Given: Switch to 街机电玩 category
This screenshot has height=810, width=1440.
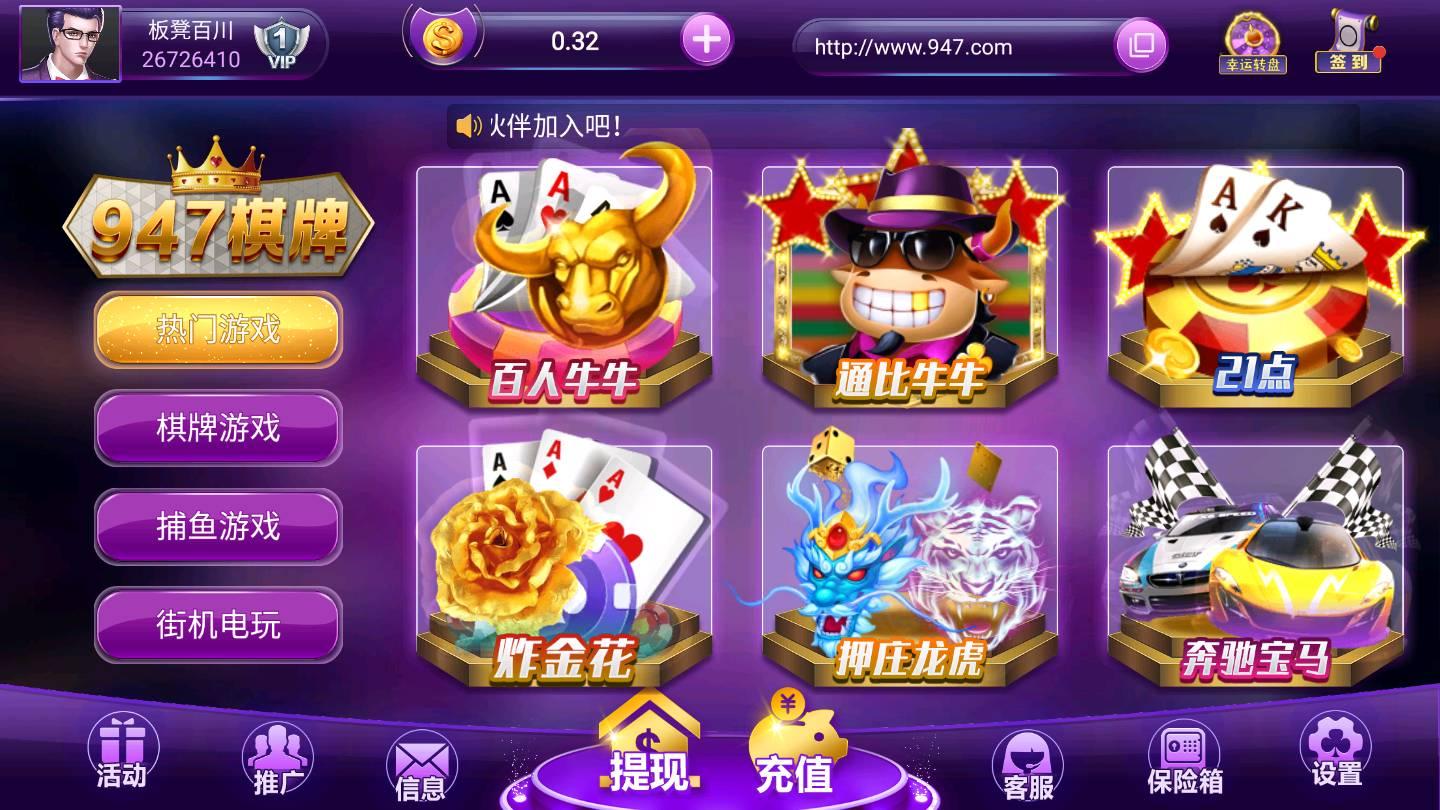Looking at the screenshot, I should (217, 624).
